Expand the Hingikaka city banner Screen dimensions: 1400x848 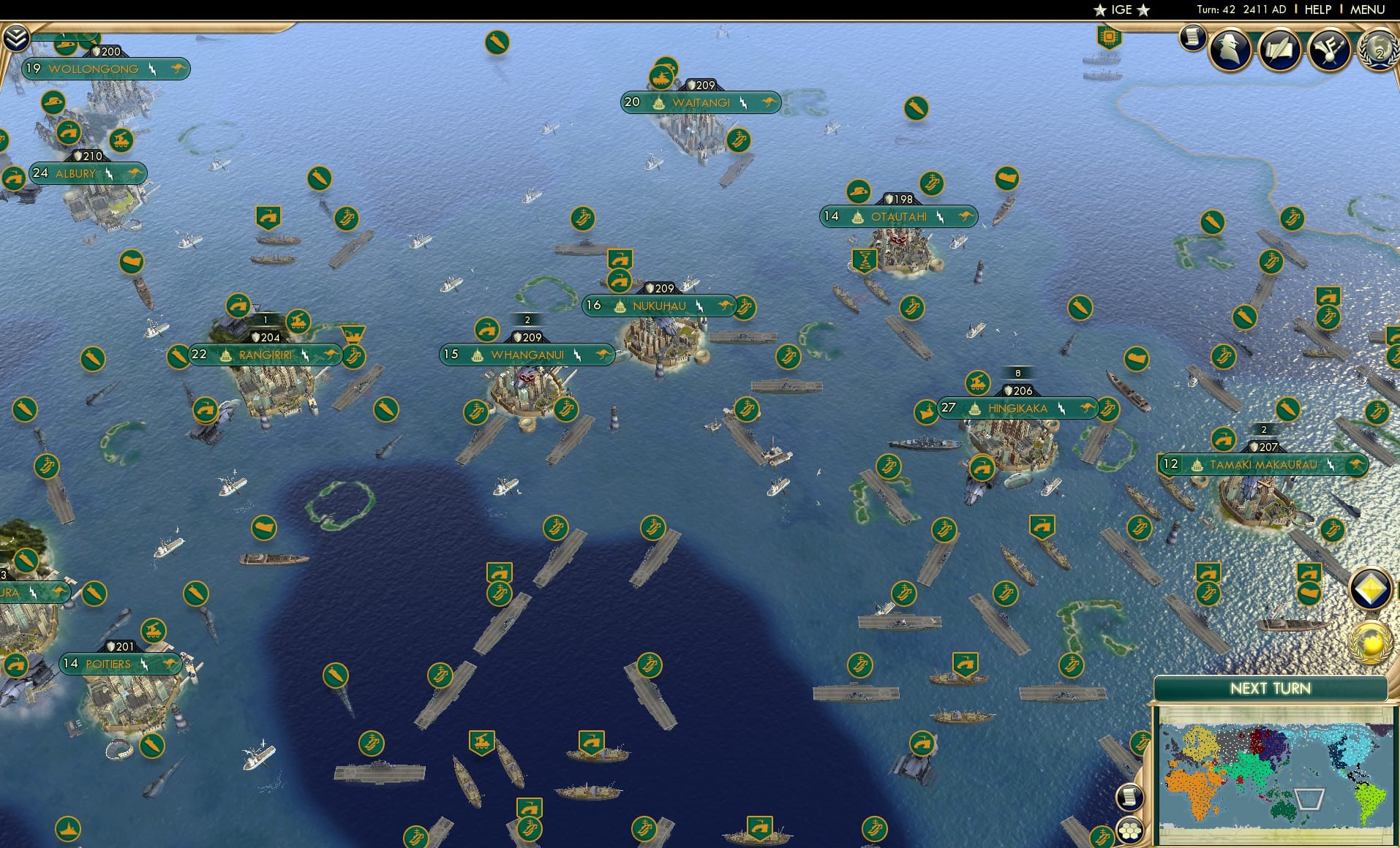(1017, 409)
